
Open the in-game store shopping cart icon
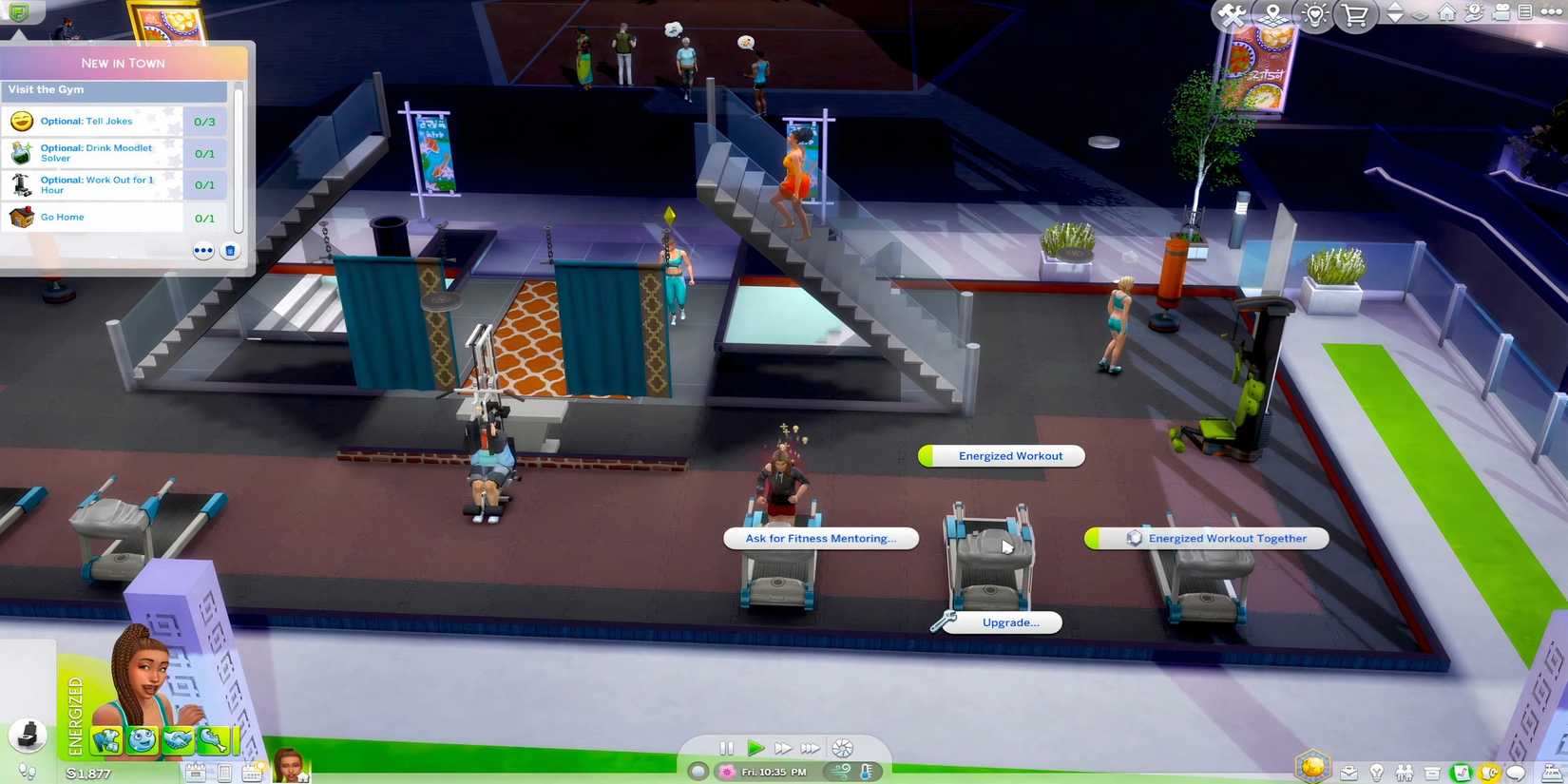(1356, 14)
